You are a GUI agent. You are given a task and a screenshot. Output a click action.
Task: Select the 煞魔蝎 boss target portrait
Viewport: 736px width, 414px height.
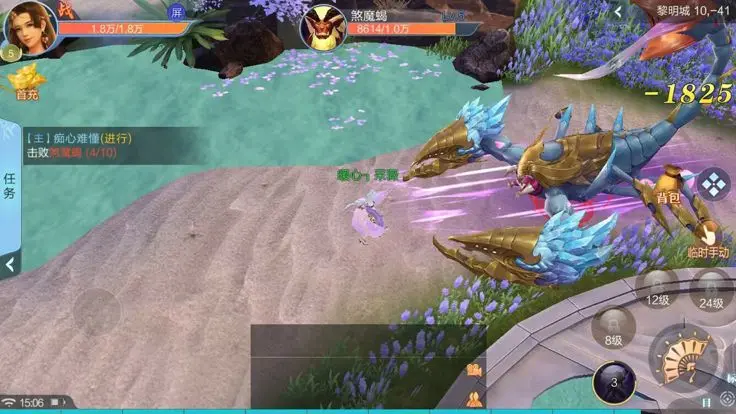click(325, 27)
